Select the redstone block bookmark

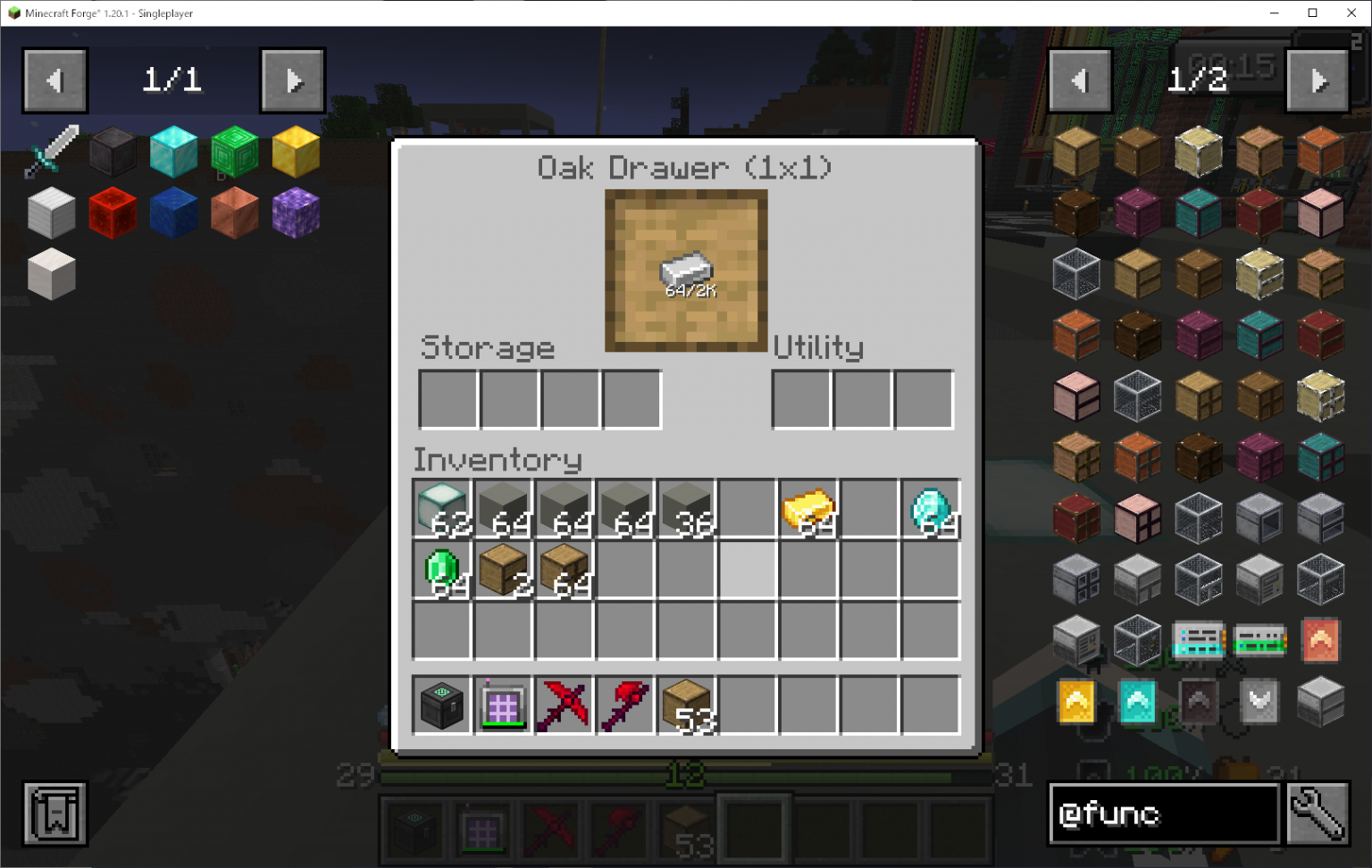113,212
